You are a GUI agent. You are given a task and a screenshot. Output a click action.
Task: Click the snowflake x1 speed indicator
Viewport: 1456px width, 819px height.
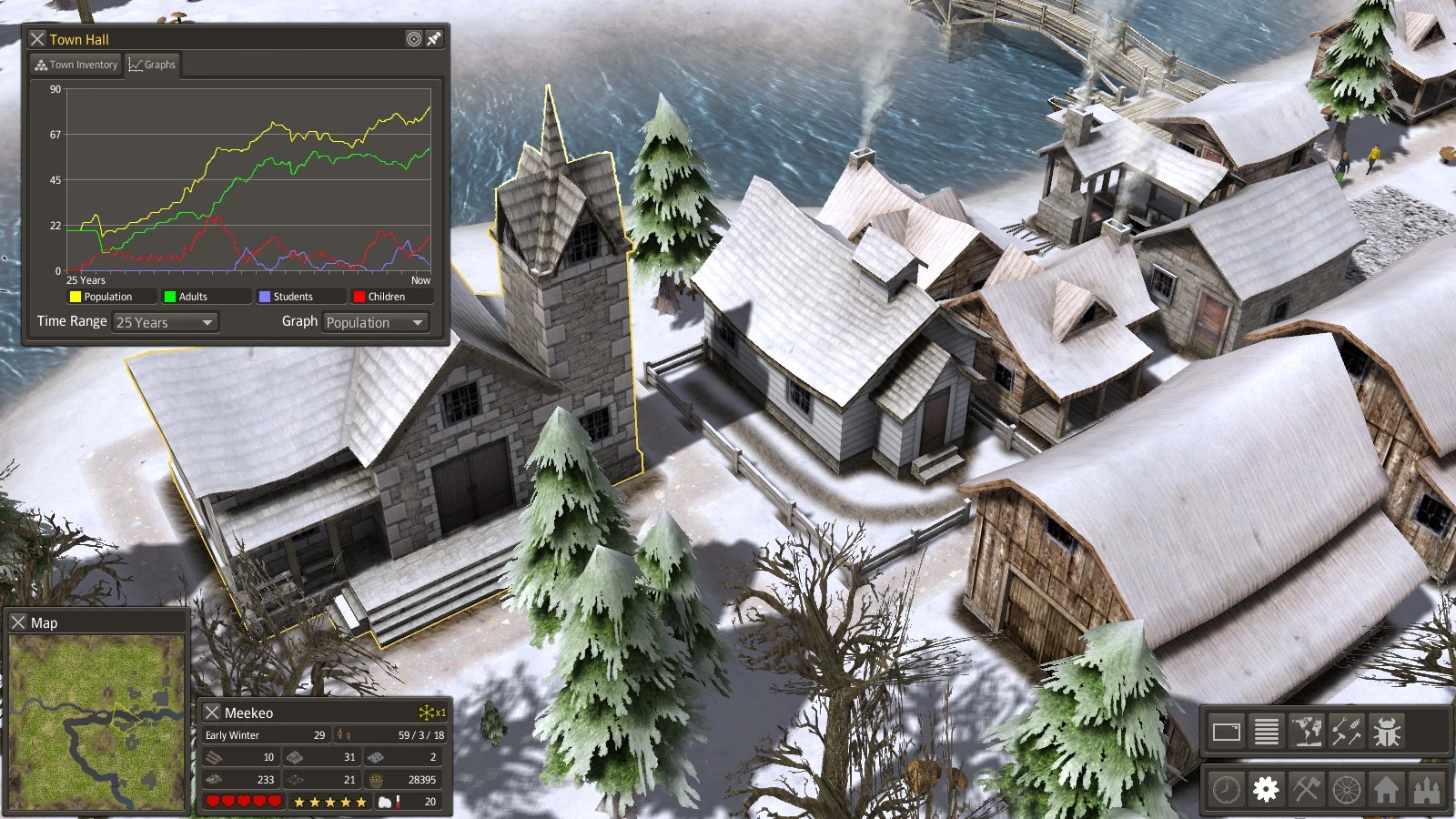[x=429, y=713]
